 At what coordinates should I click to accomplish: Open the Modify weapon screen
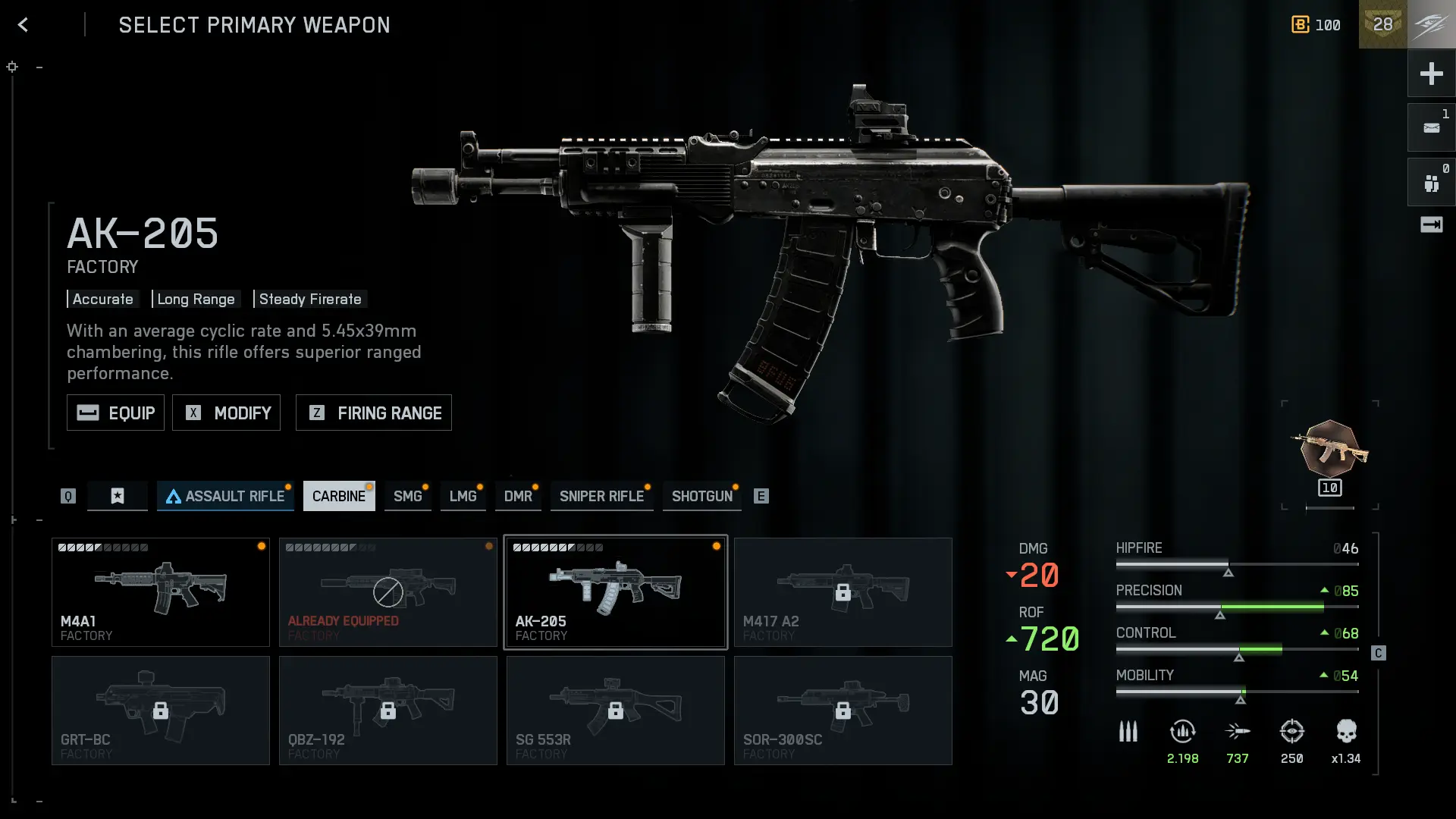click(x=226, y=413)
